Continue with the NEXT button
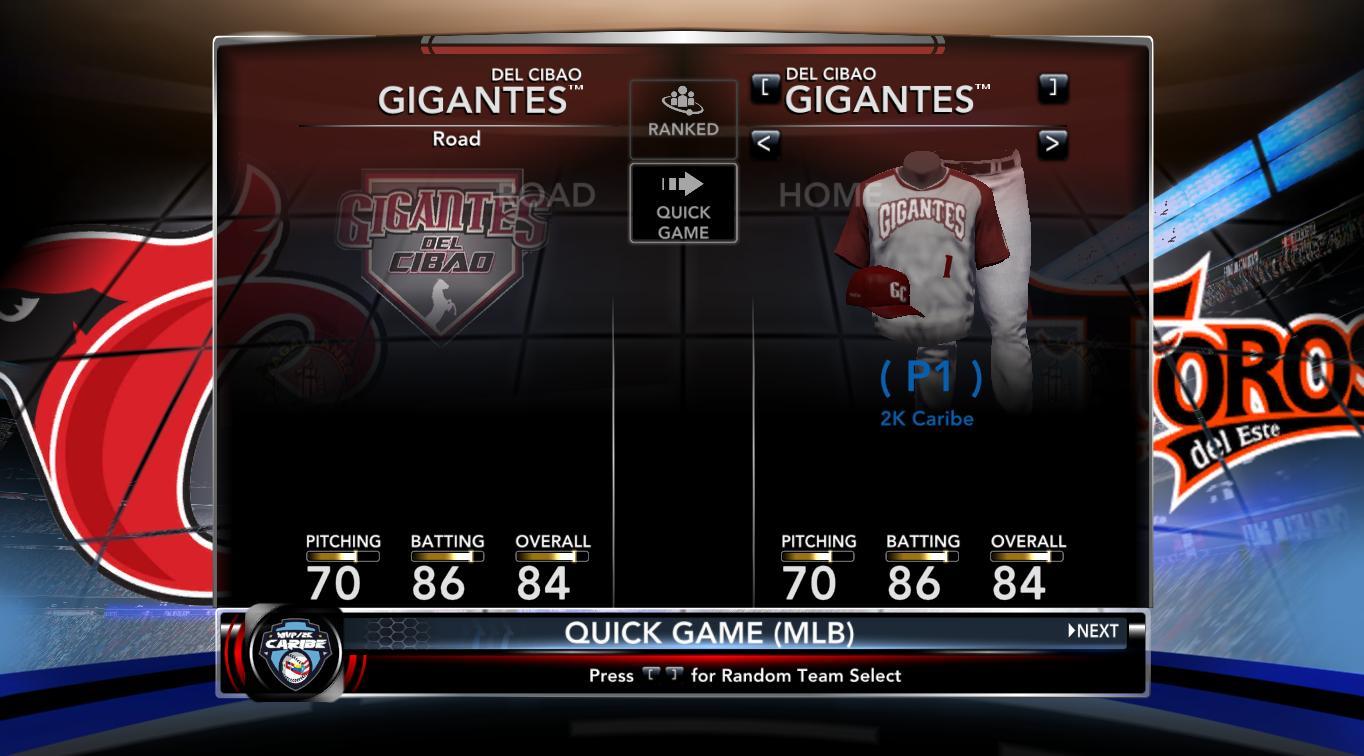Viewport: 1364px width, 756px height. click(1093, 631)
